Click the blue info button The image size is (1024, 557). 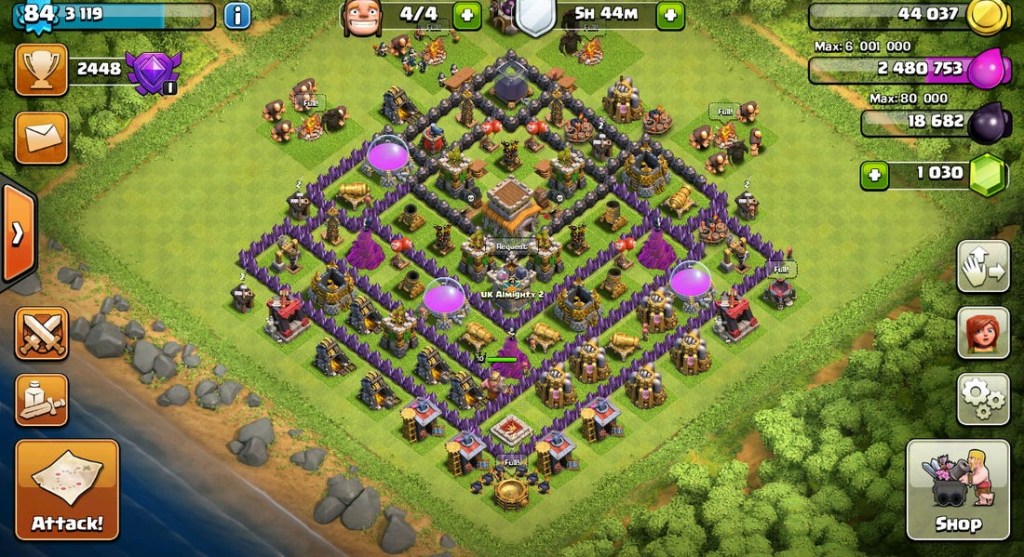point(237,15)
